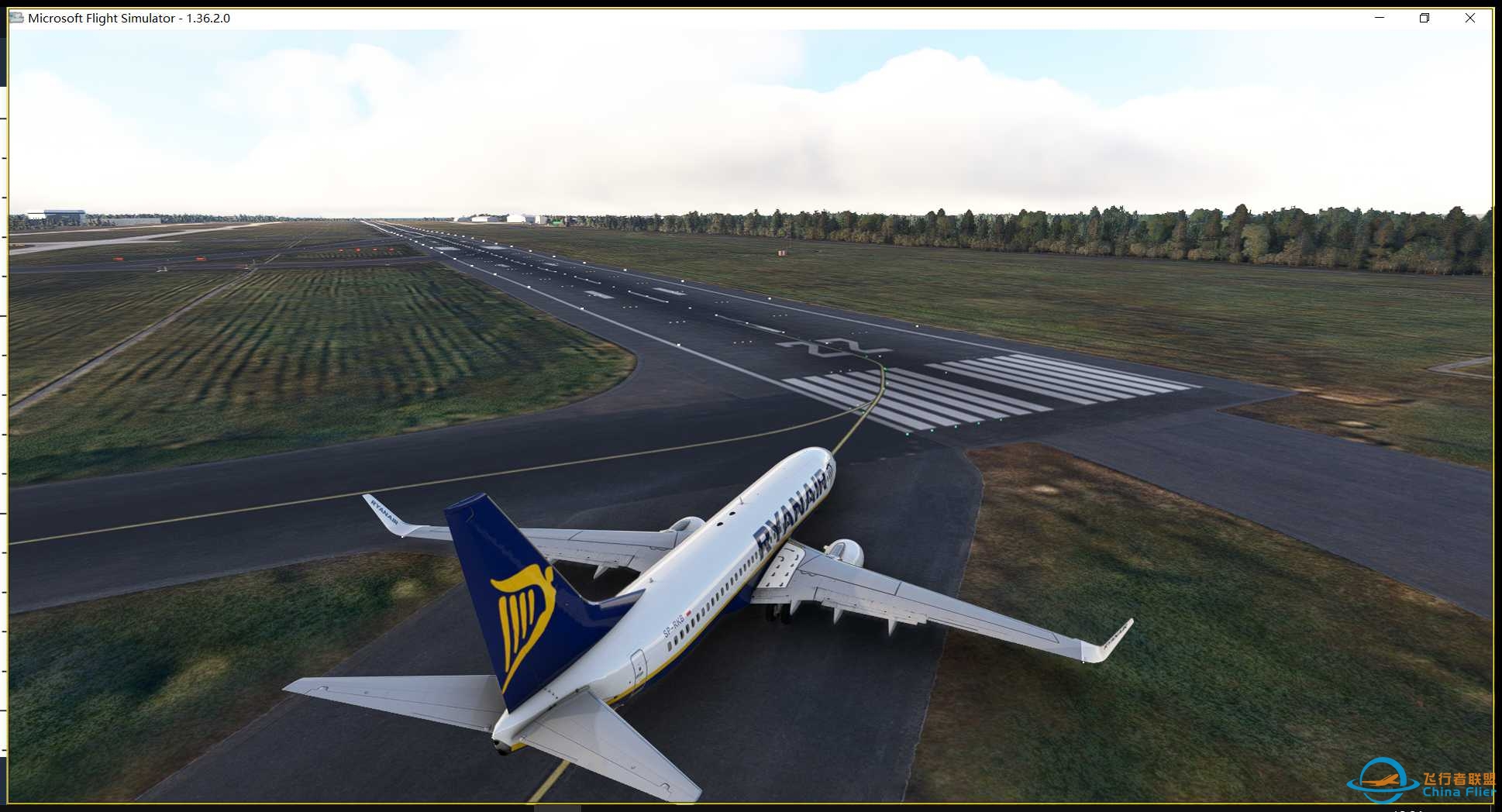Click the Microsoft Flight Simulator title bar icon
This screenshot has height=812, width=1502.
pos(15,17)
